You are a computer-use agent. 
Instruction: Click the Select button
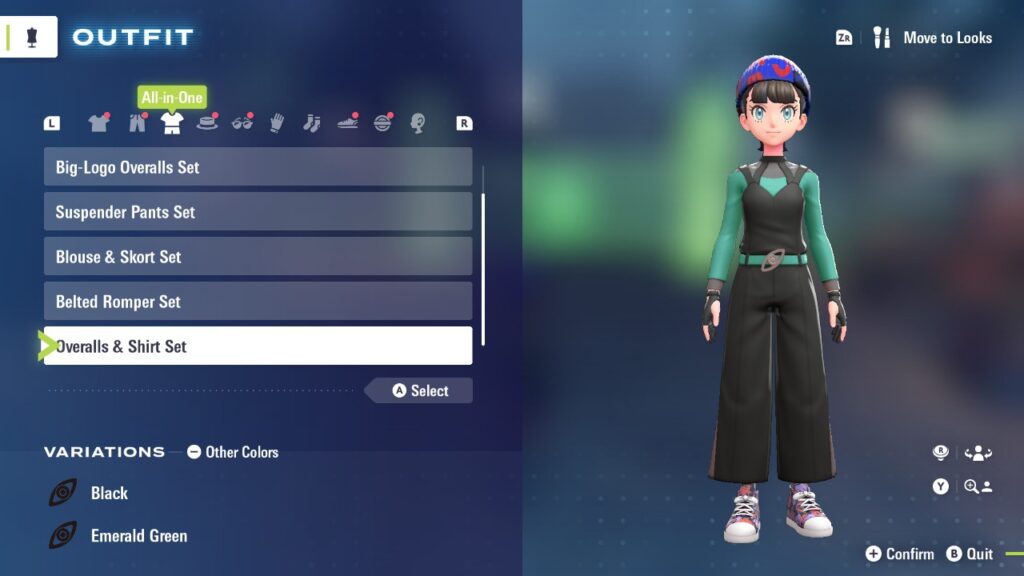pos(420,391)
